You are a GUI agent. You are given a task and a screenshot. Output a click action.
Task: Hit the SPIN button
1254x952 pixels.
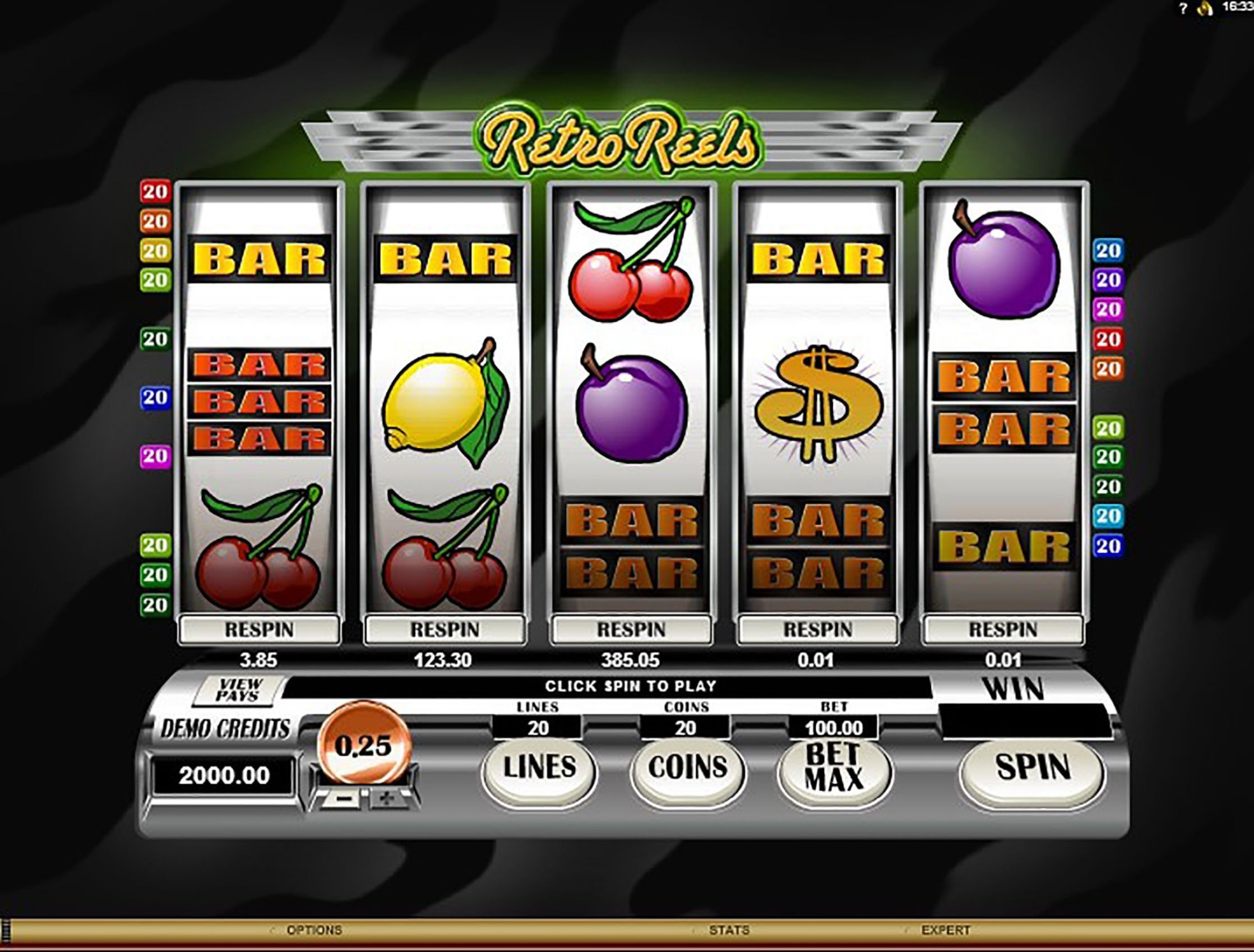pos(1033,767)
